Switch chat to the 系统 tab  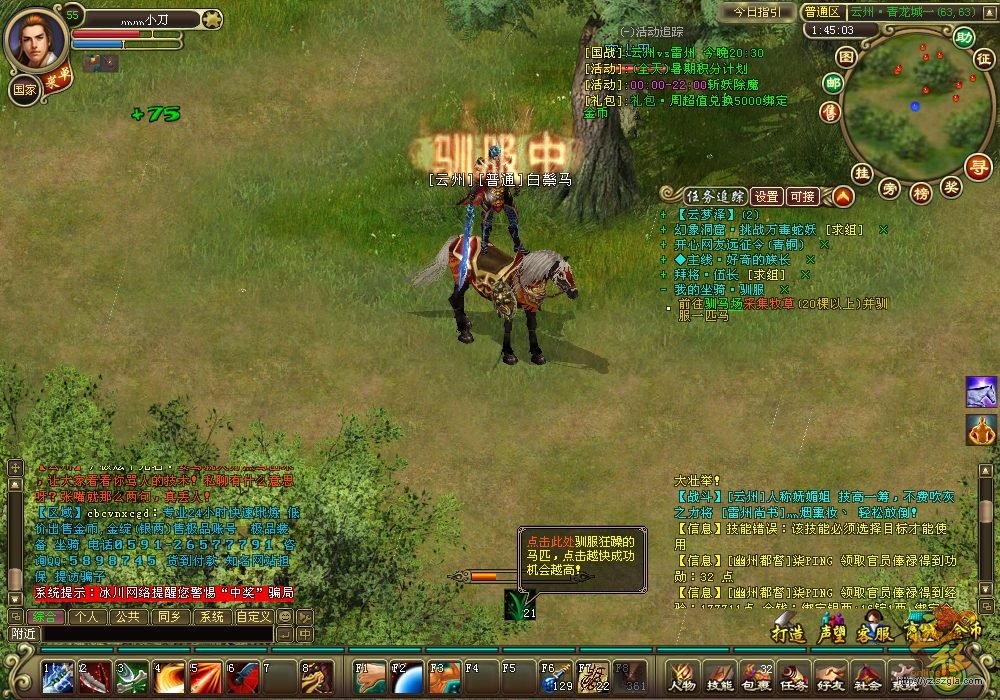pyautogui.click(x=212, y=617)
